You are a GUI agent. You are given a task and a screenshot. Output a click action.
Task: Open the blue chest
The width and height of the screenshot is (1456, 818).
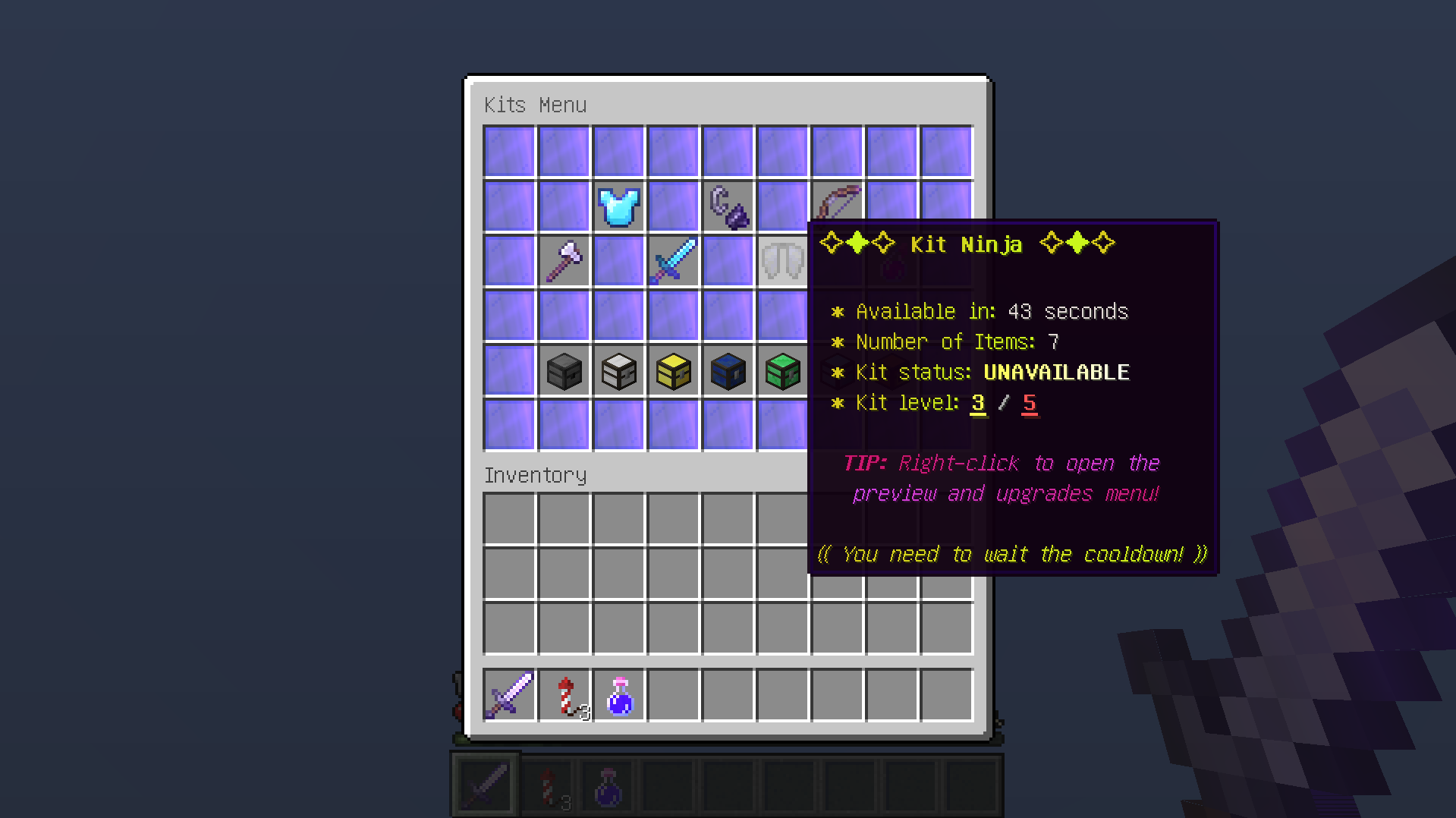728,371
